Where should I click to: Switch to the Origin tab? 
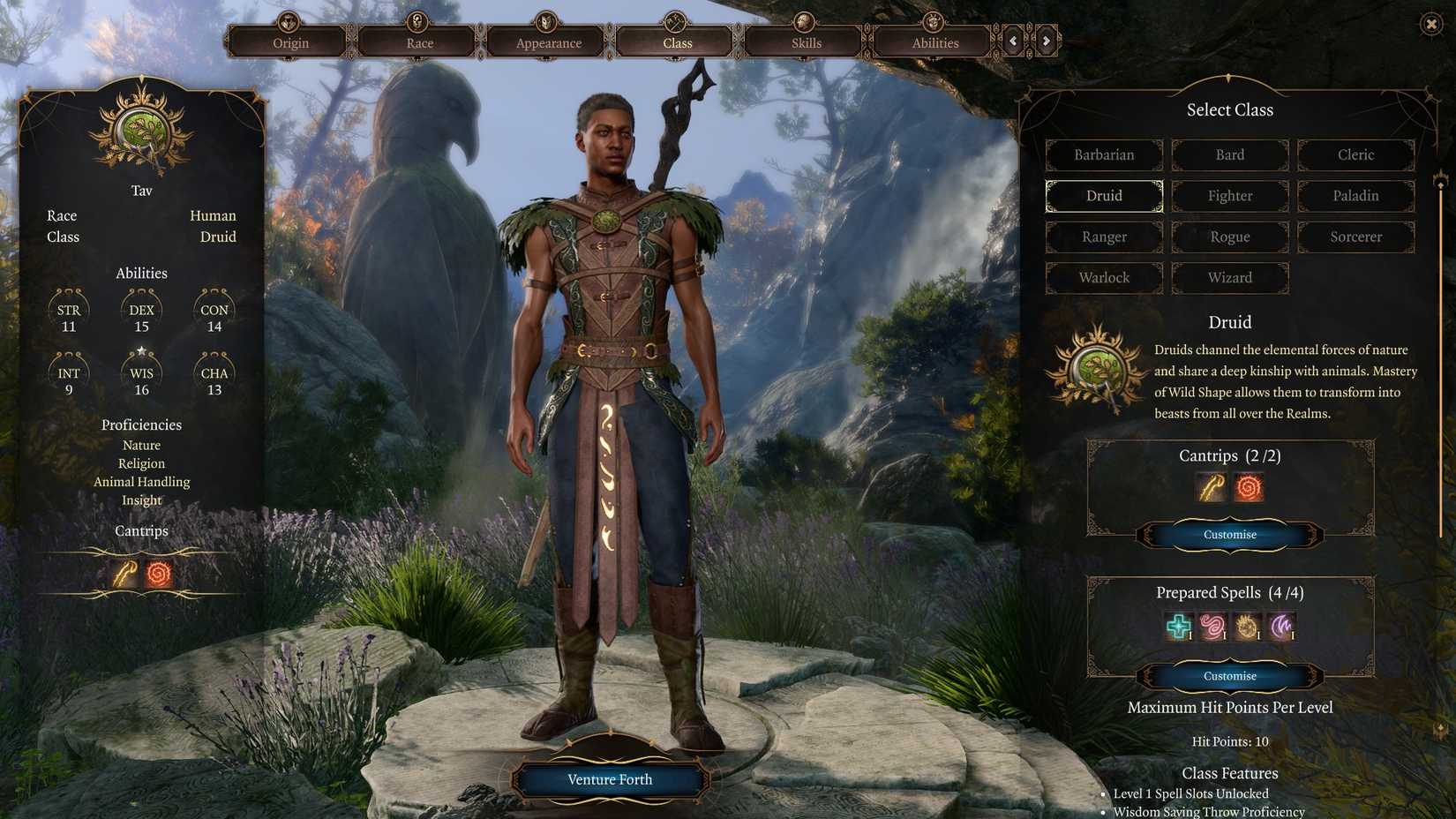[x=291, y=41]
